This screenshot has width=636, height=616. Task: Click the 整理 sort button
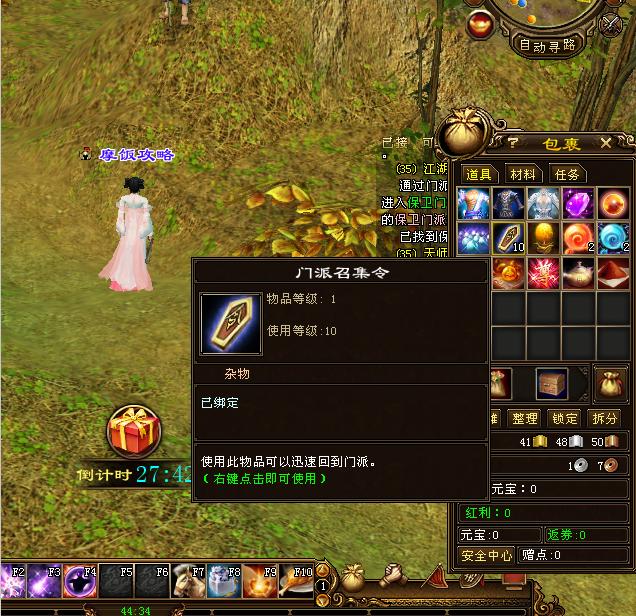click(524, 418)
